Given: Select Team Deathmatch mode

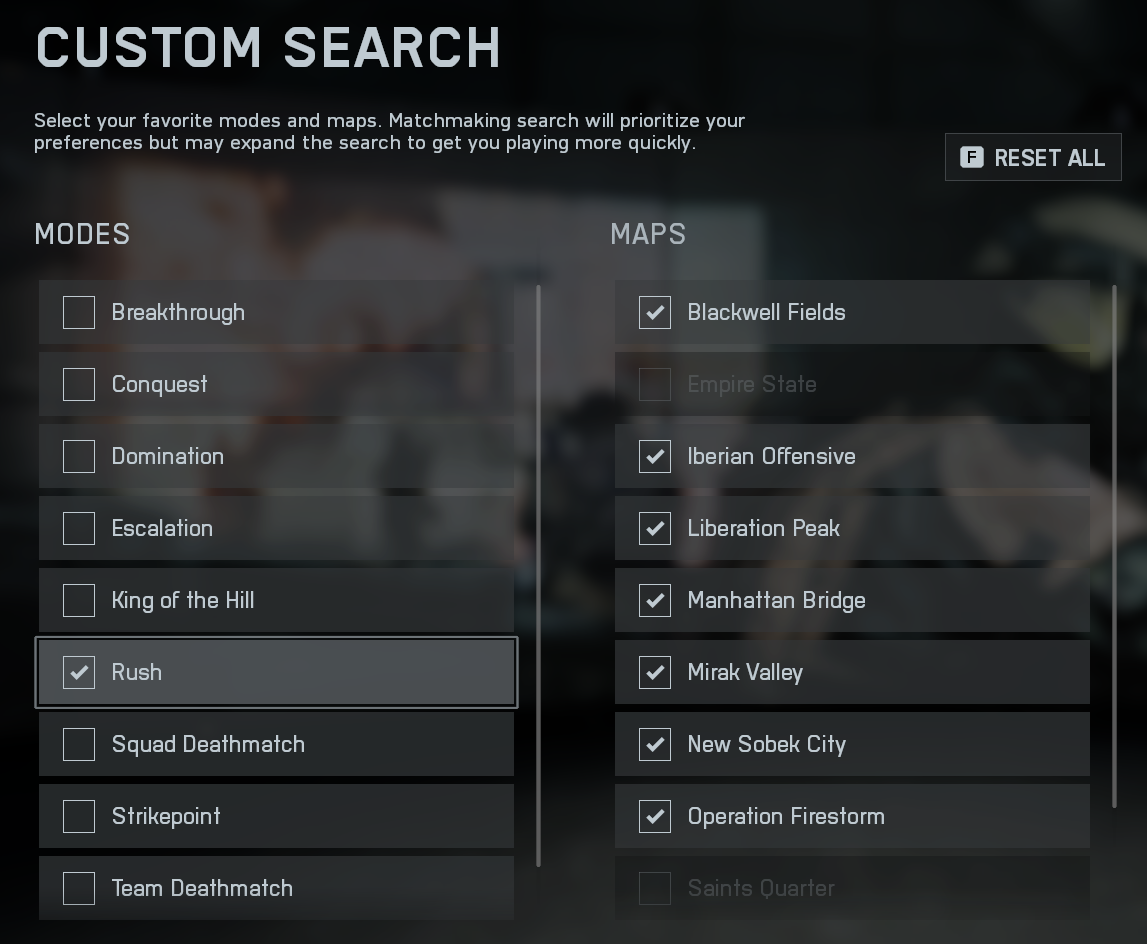Looking at the screenshot, I should point(79,888).
